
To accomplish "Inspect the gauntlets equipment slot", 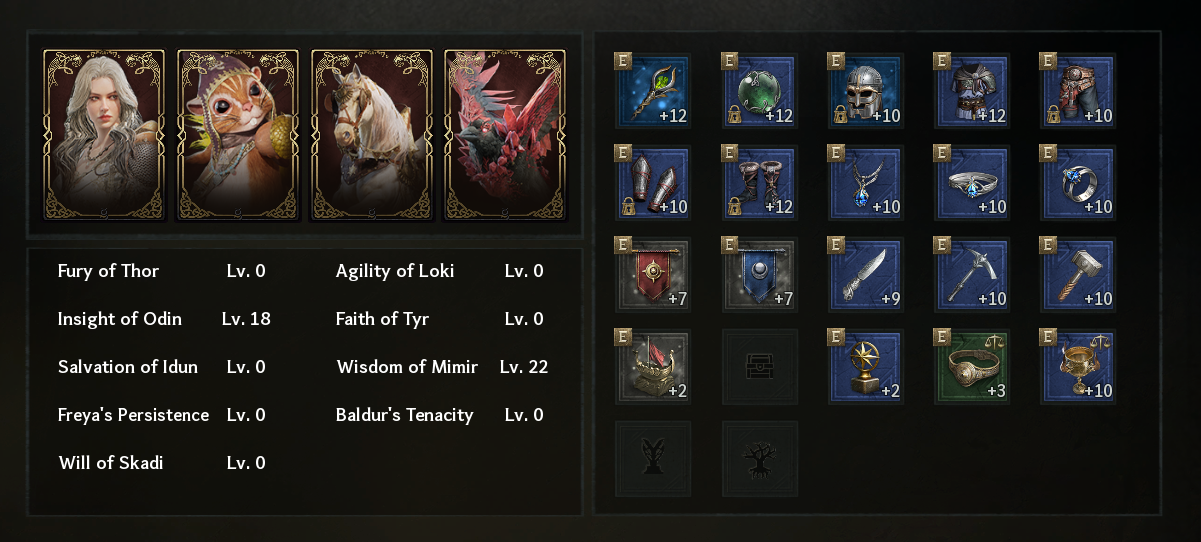I will click(653, 184).
